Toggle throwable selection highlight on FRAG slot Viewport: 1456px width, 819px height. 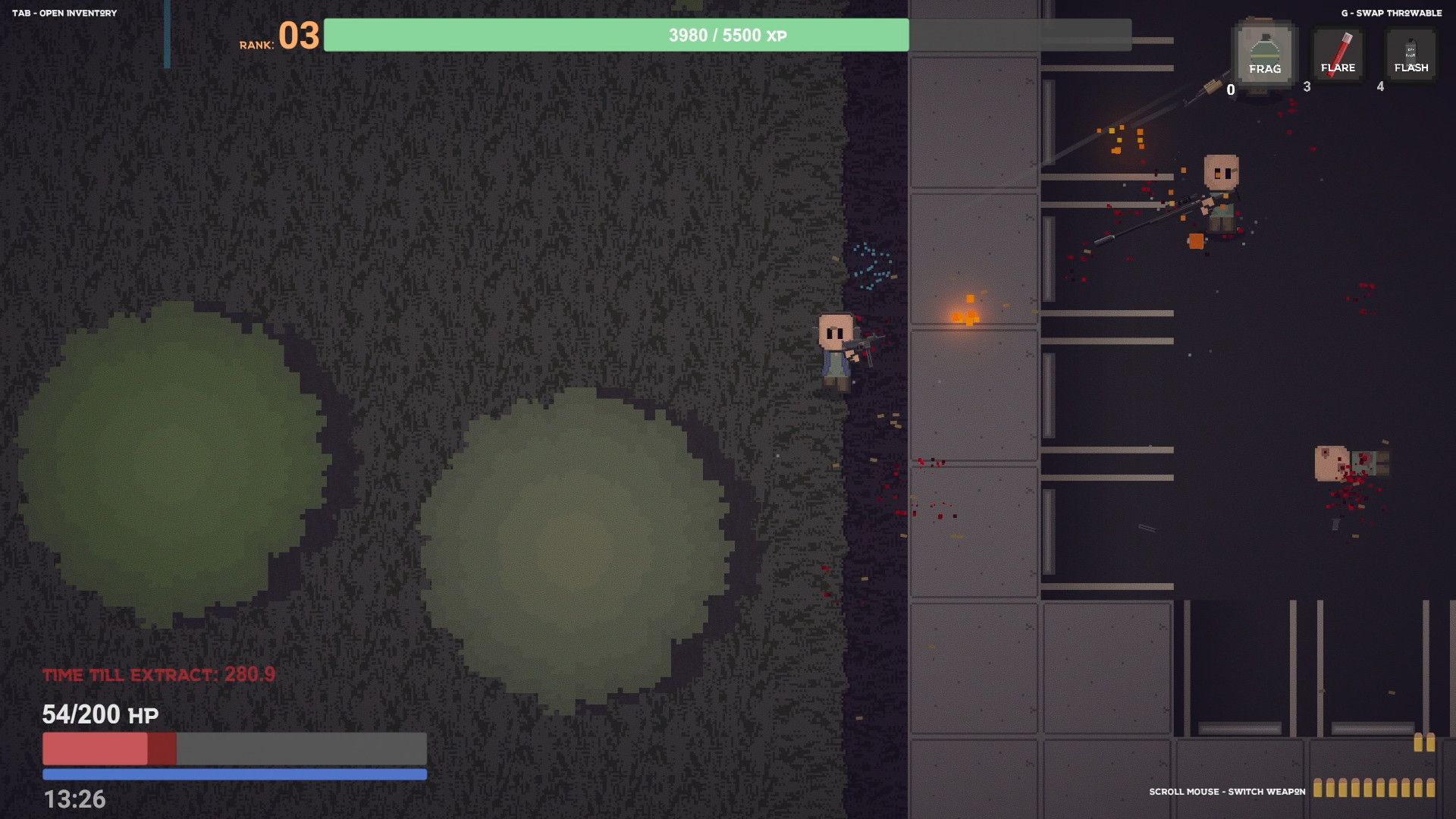pyautogui.click(x=1265, y=55)
